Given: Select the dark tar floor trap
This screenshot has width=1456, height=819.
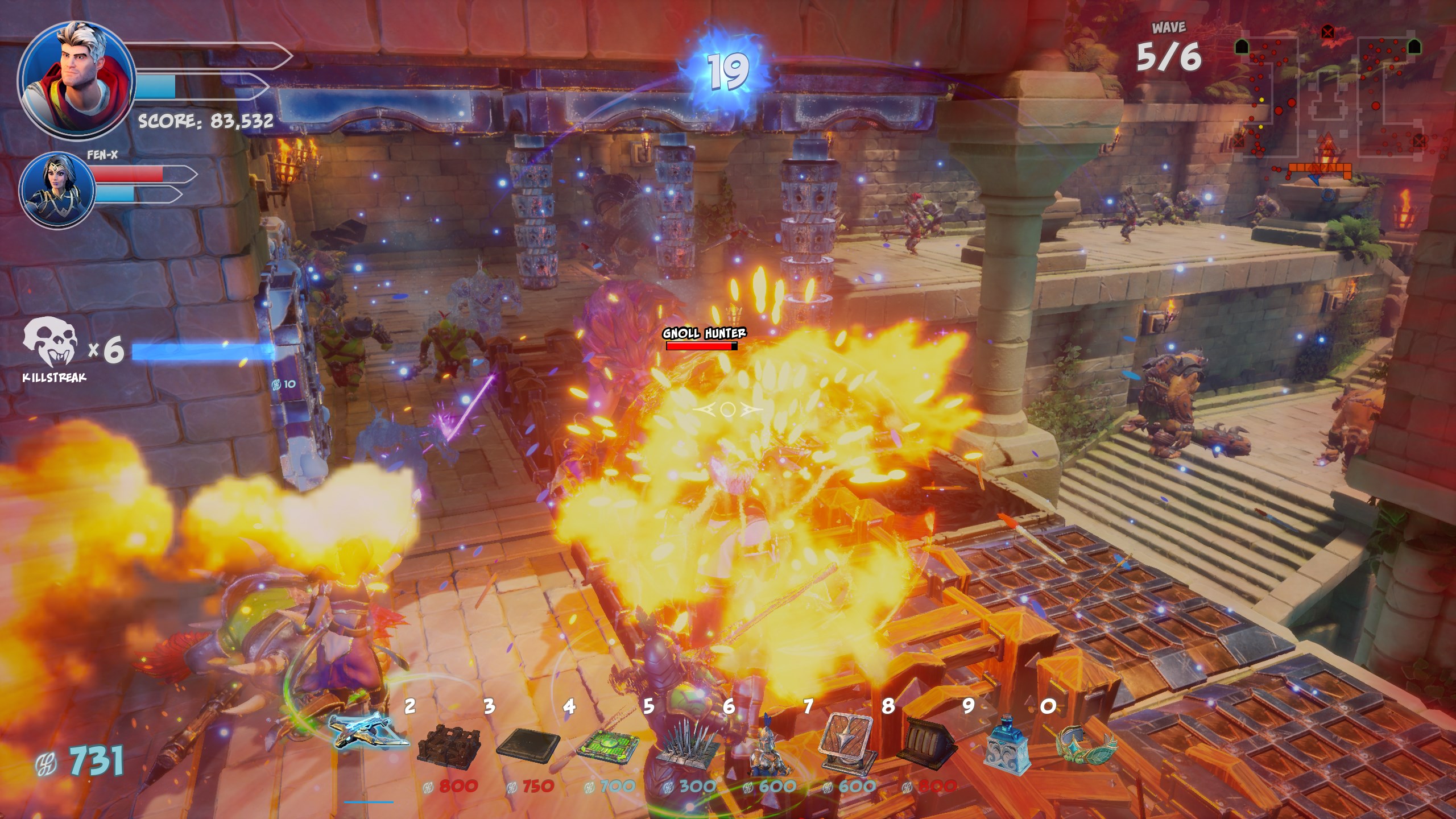Looking at the screenshot, I should (528, 744).
